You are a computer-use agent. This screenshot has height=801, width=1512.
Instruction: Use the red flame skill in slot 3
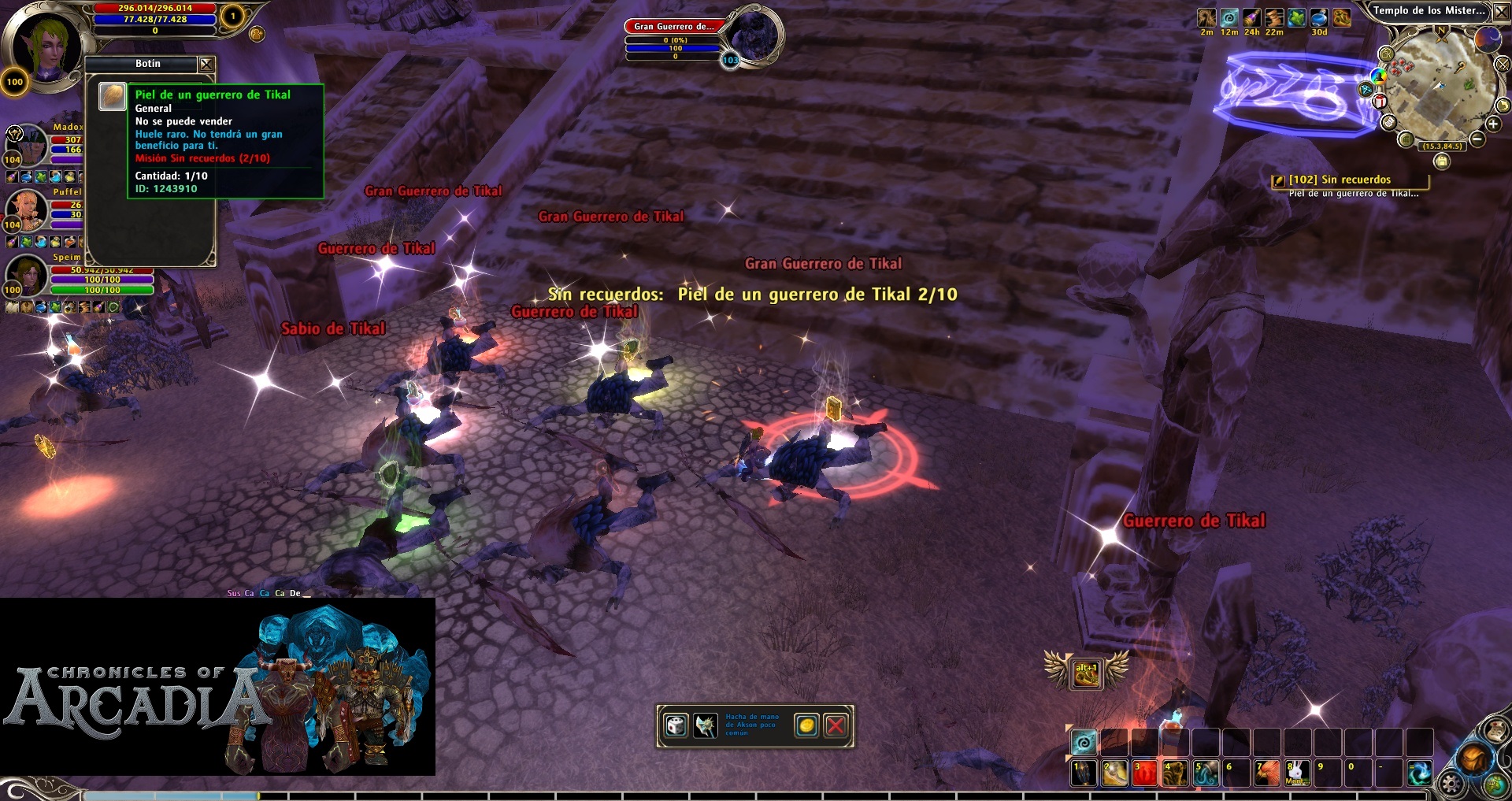tap(1144, 773)
